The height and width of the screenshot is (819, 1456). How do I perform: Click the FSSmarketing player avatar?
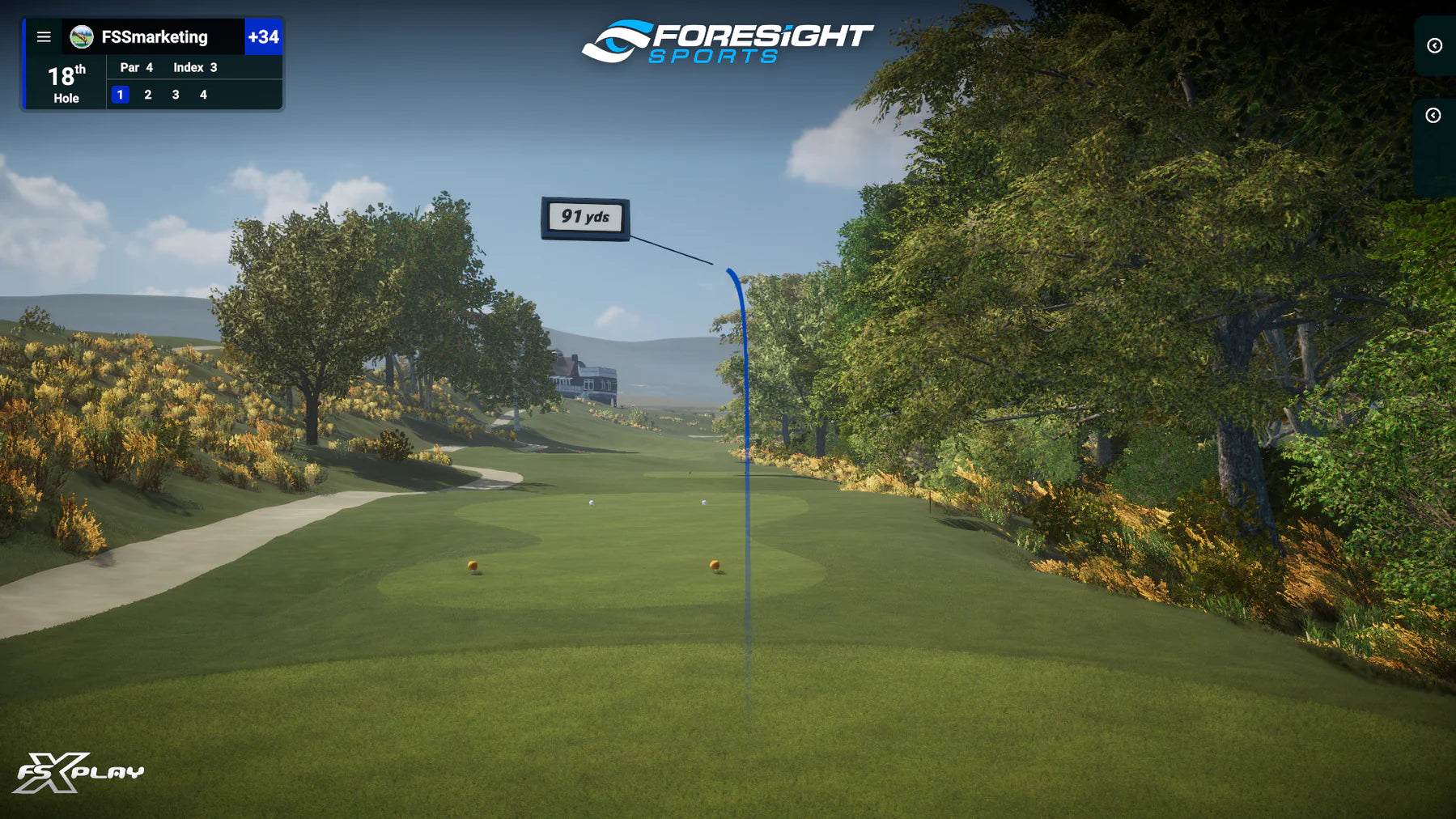click(81, 37)
